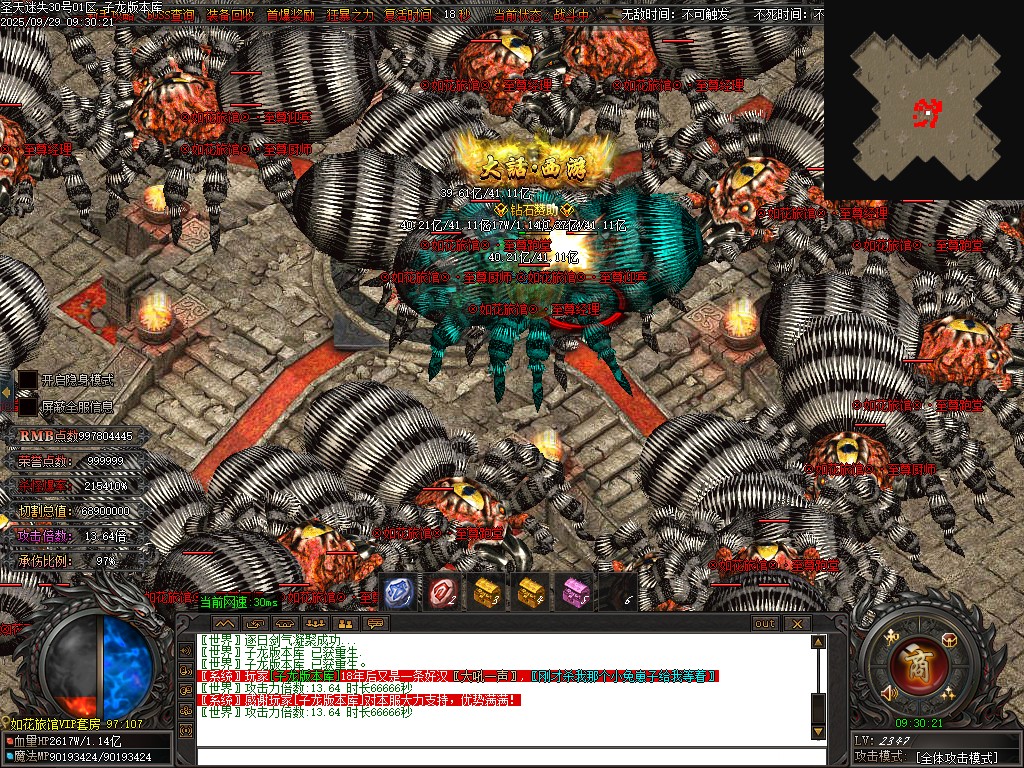This screenshot has width=1024, height=768.
Task: Use the red stone in hotbar slot 2
Action: (x=443, y=593)
